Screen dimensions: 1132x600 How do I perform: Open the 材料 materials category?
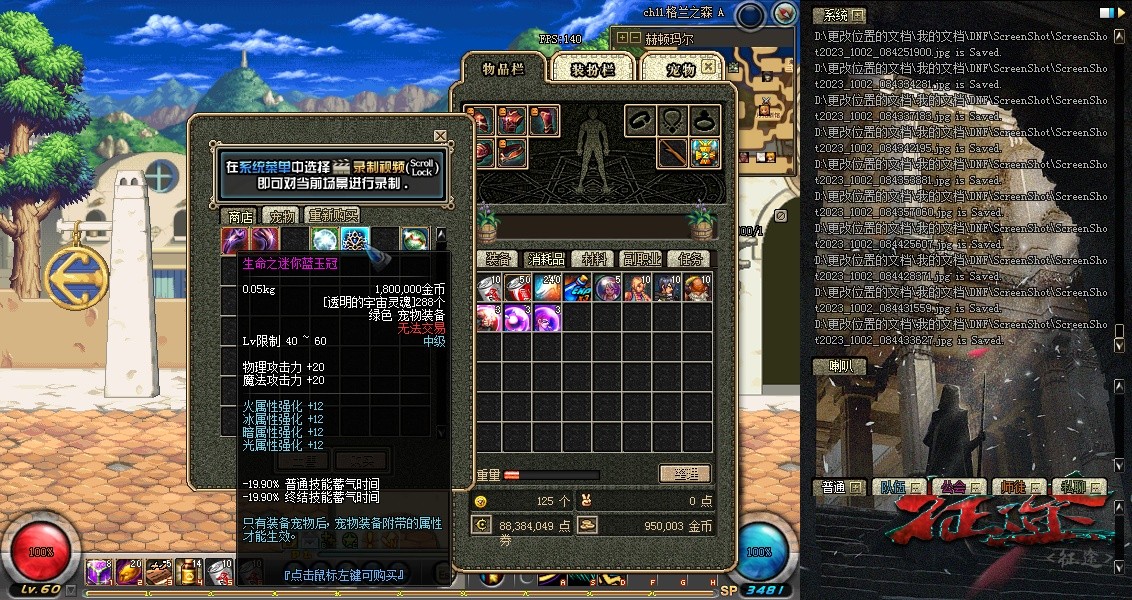(x=594, y=259)
